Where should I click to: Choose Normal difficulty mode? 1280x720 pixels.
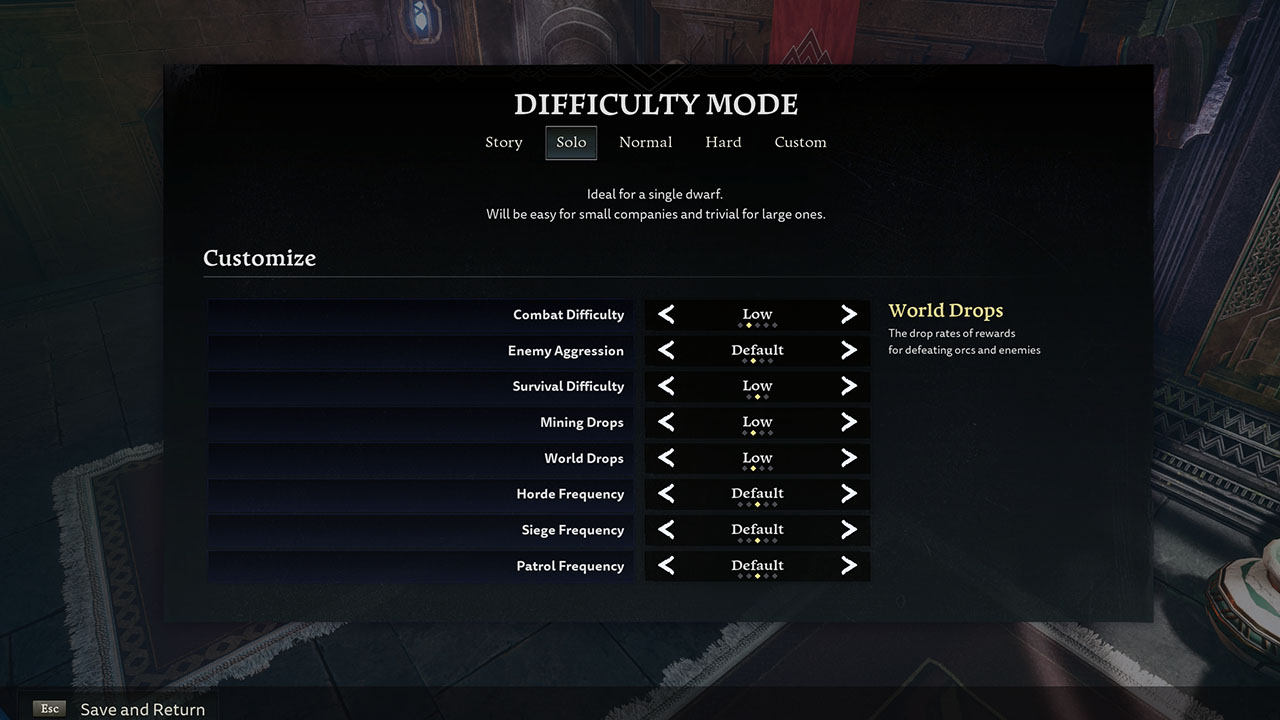645,142
